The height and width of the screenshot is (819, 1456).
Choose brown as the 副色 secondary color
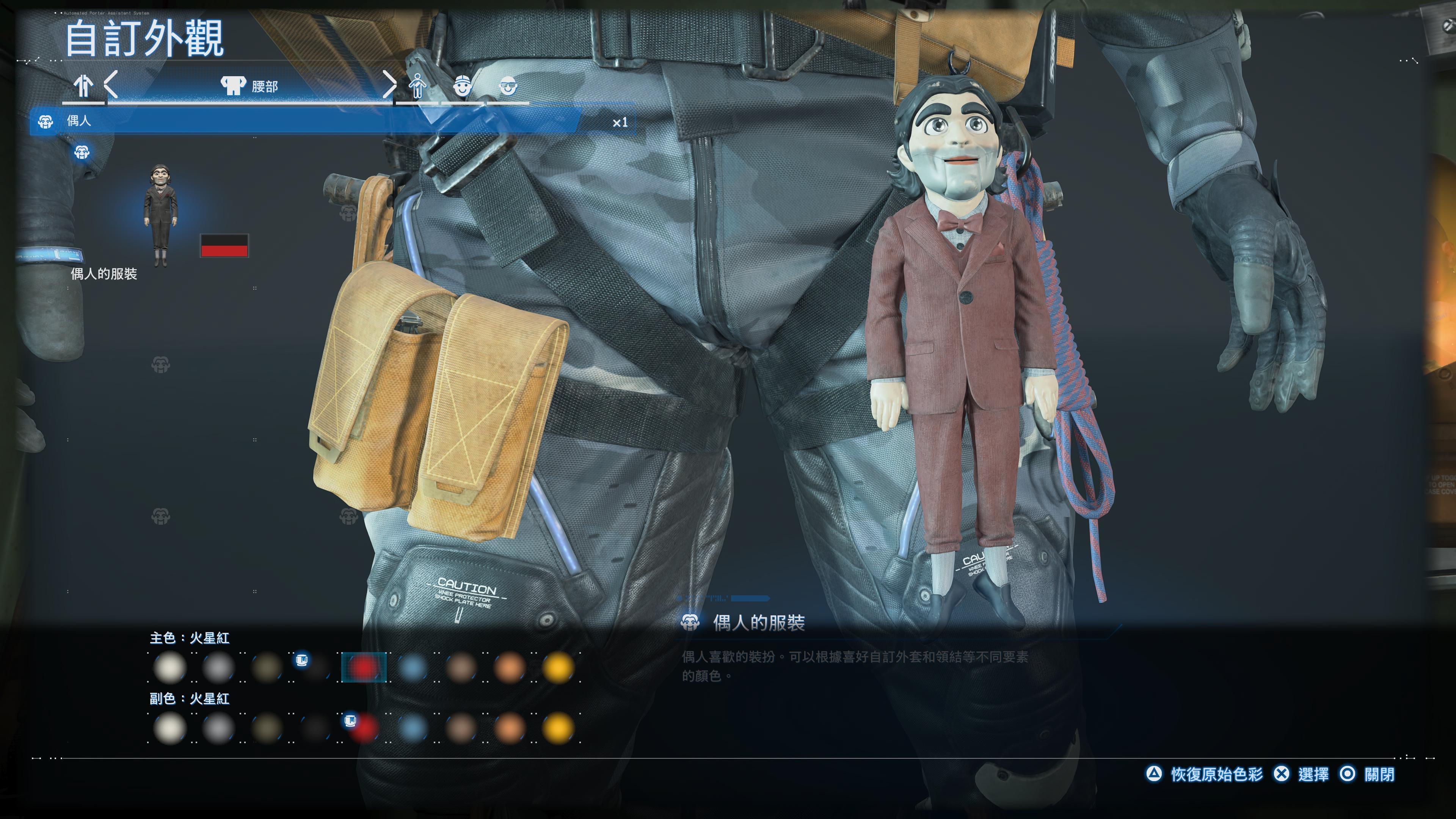pos(461,728)
